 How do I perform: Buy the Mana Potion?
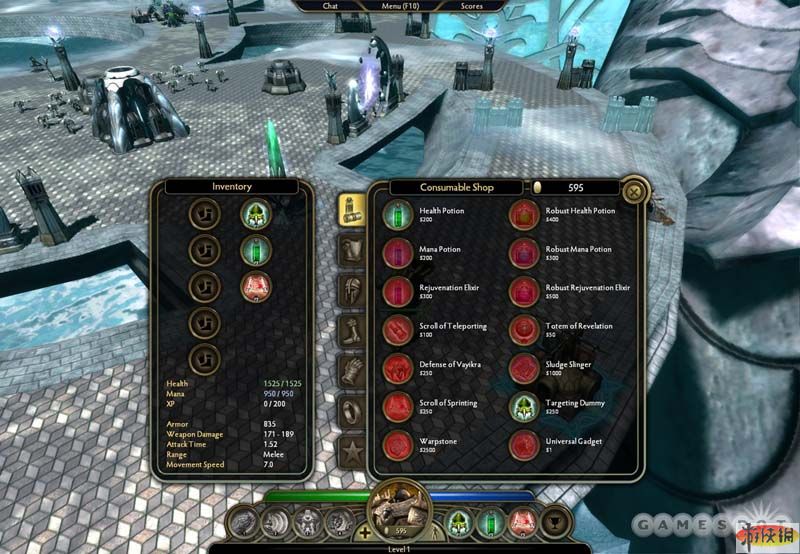click(398, 253)
